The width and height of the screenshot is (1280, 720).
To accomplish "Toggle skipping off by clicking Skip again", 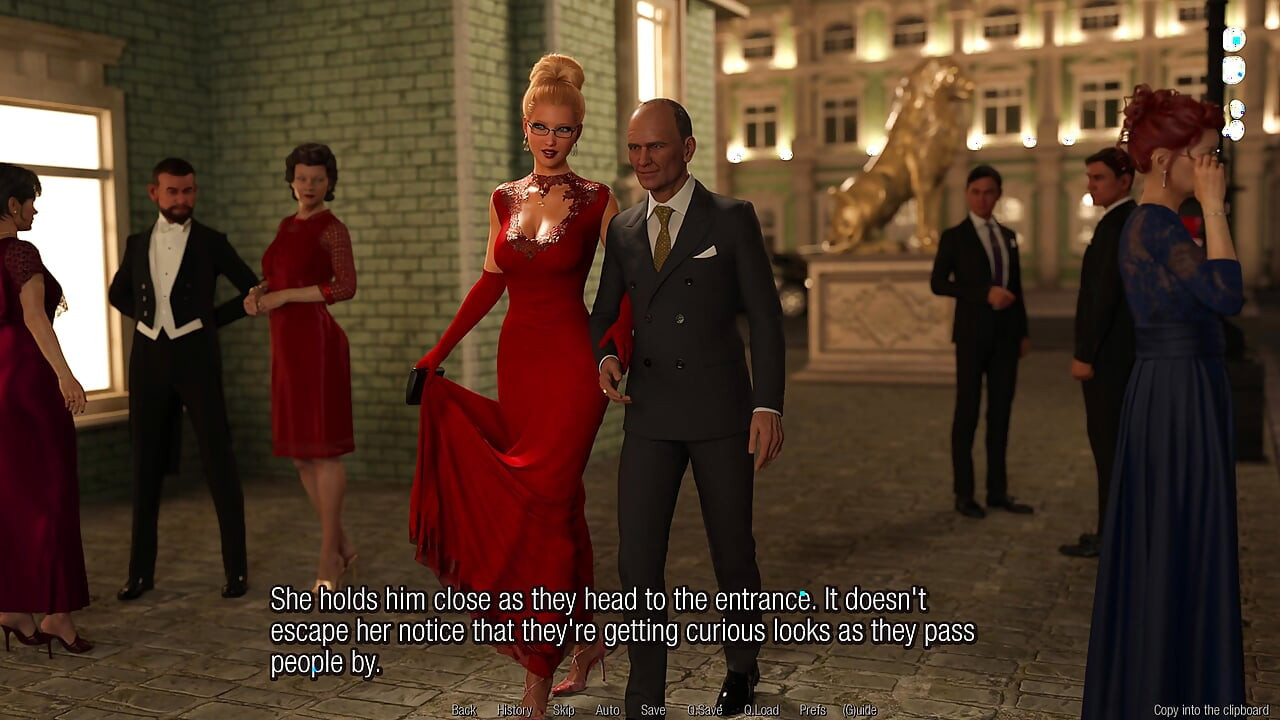I will click(565, 709).
